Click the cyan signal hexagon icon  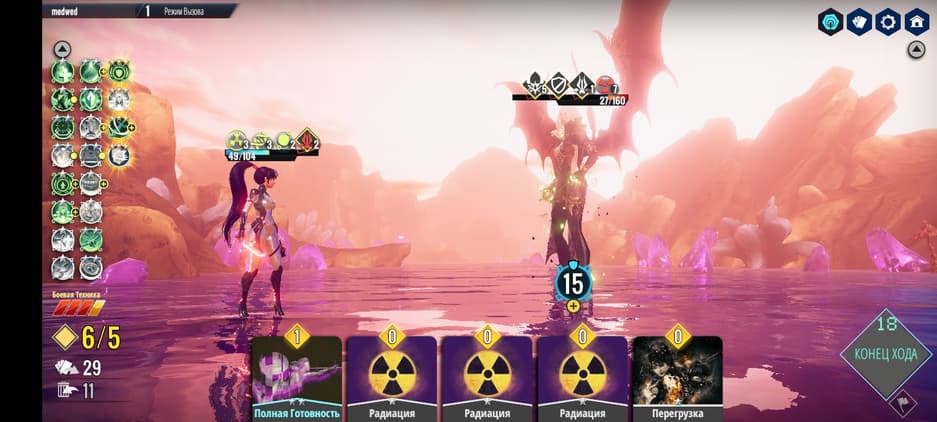(x=830, y=22)
